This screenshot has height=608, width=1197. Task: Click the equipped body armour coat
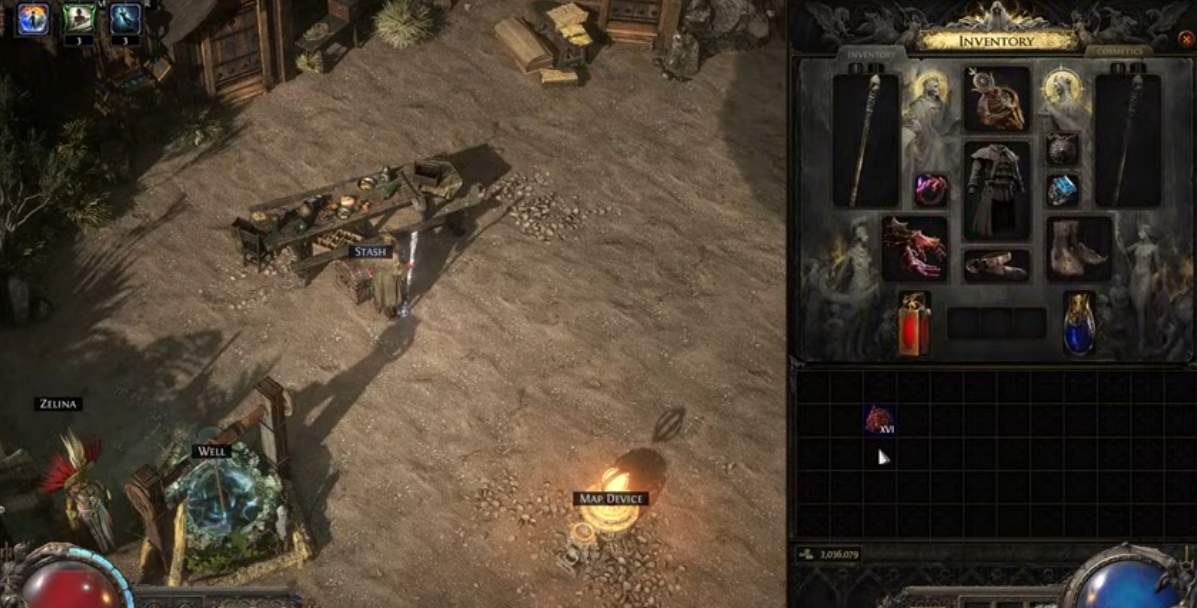996,190
